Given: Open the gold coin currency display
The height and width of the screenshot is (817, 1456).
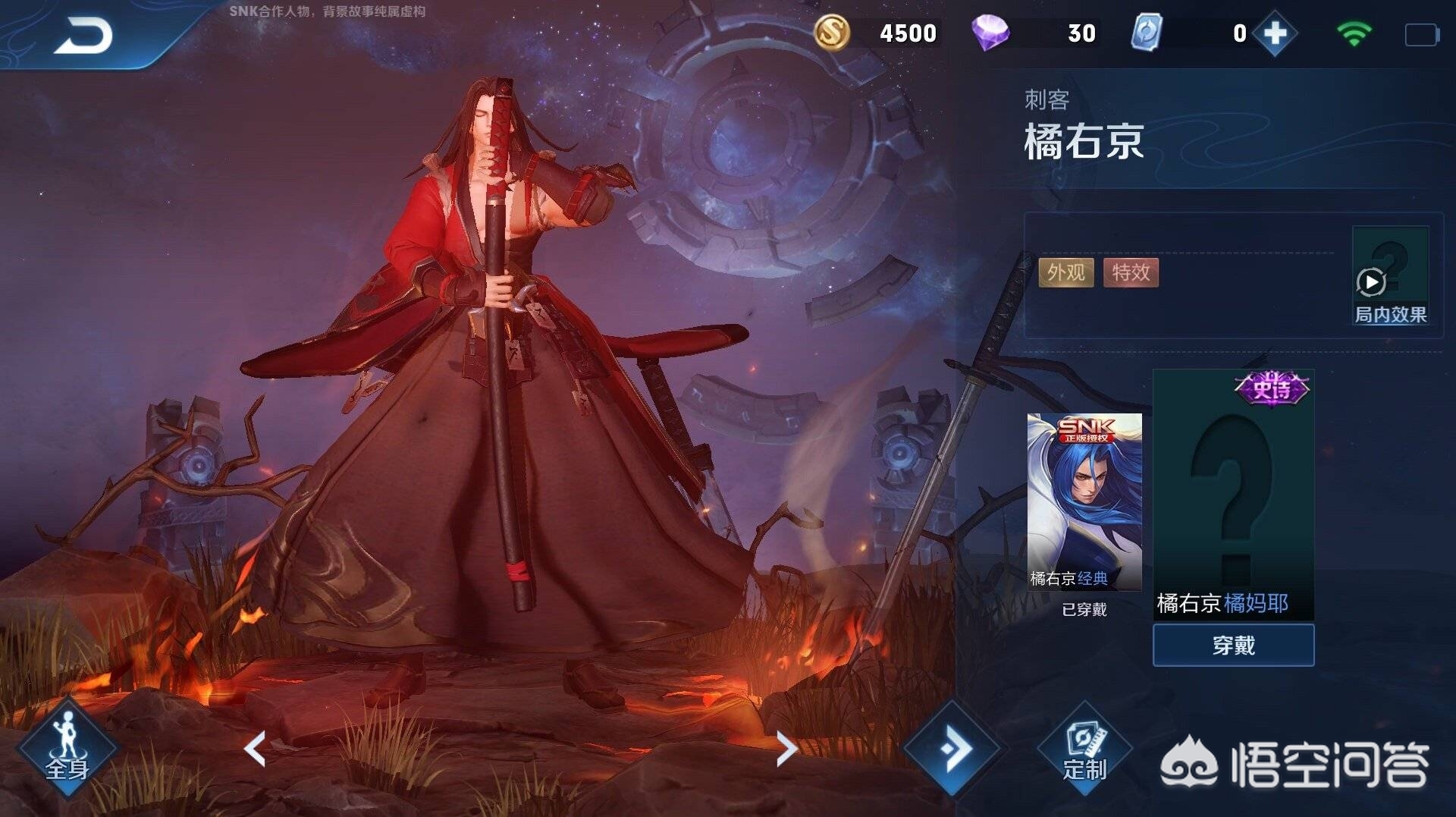Looking at the screenshot, I should tap(832, 33).
